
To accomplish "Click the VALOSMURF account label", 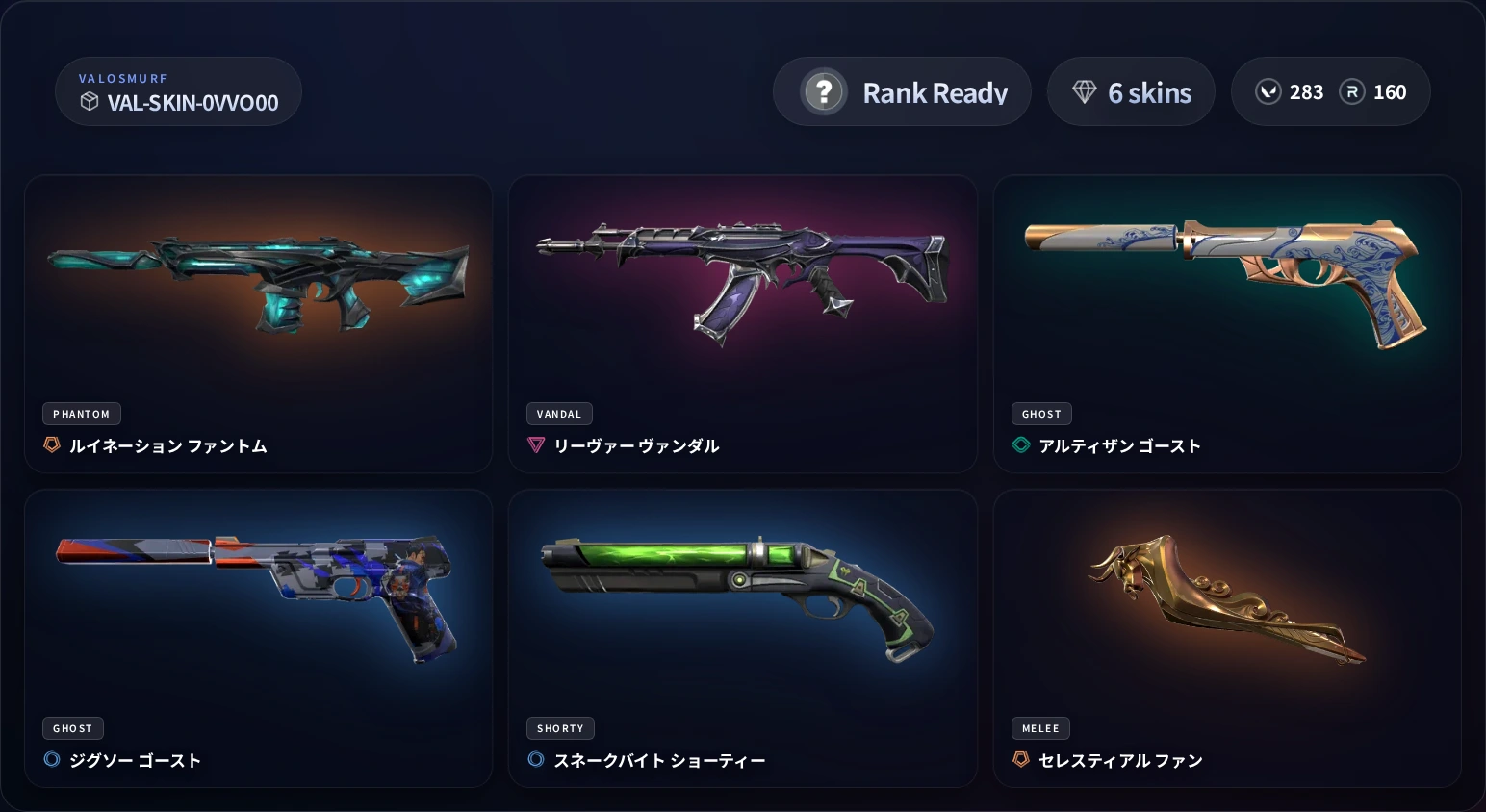I will 123,78.
